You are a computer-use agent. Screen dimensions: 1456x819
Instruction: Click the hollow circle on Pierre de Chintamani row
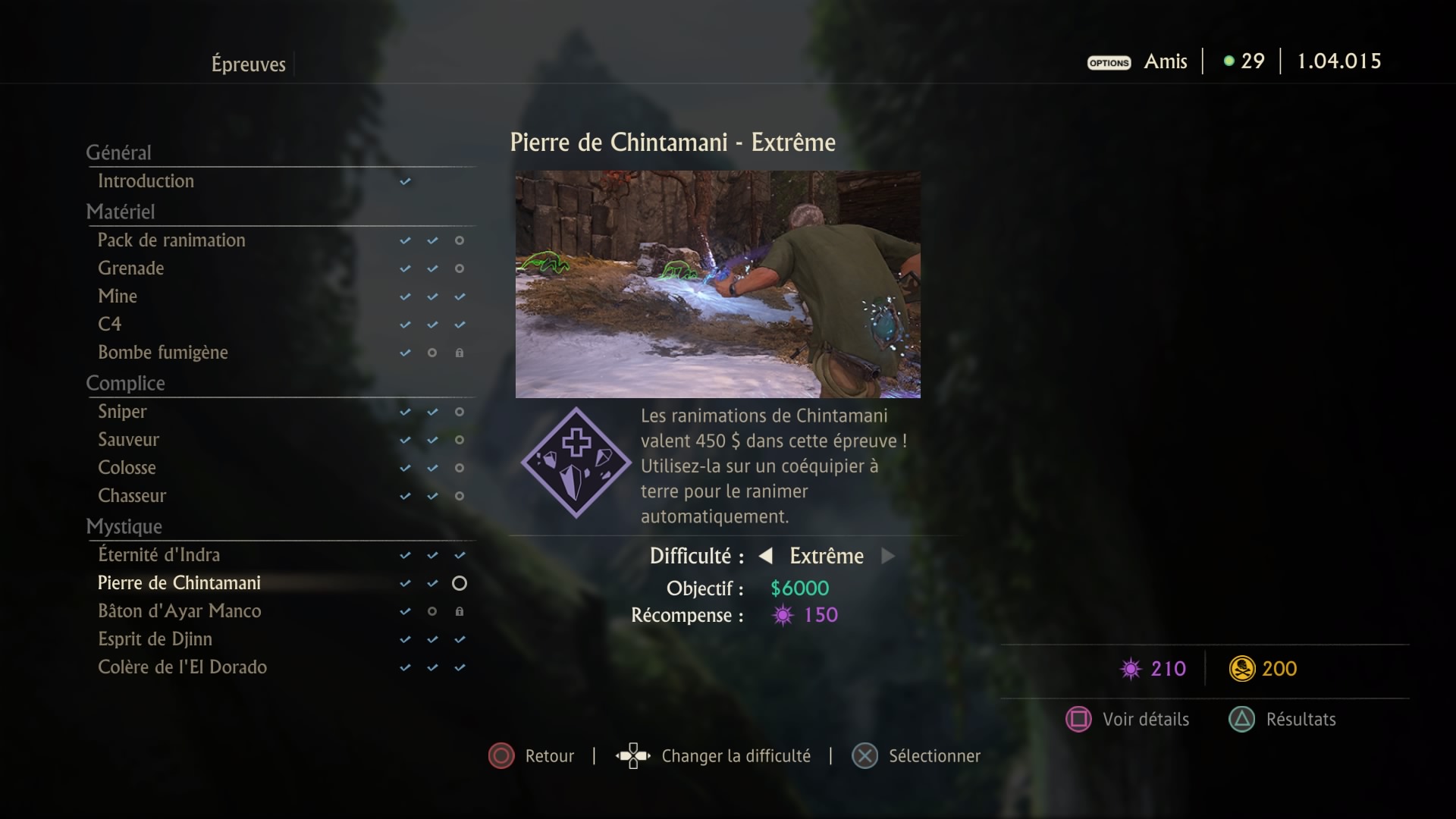(x=460, y=583)
